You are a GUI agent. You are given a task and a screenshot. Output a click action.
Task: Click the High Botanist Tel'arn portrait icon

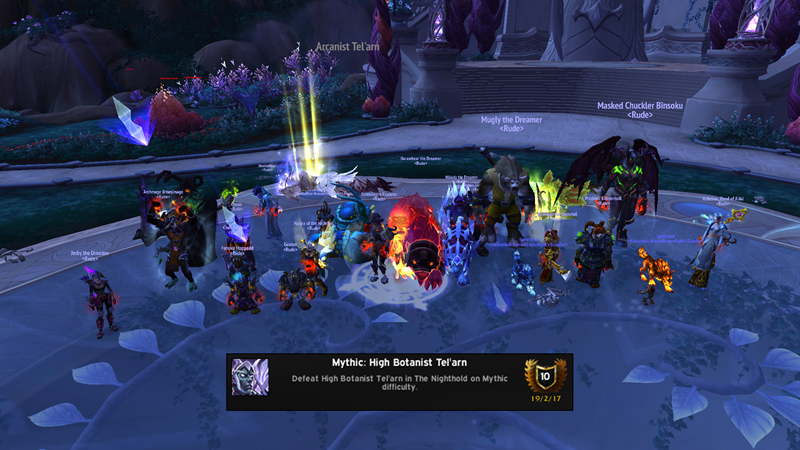(250, 378)
